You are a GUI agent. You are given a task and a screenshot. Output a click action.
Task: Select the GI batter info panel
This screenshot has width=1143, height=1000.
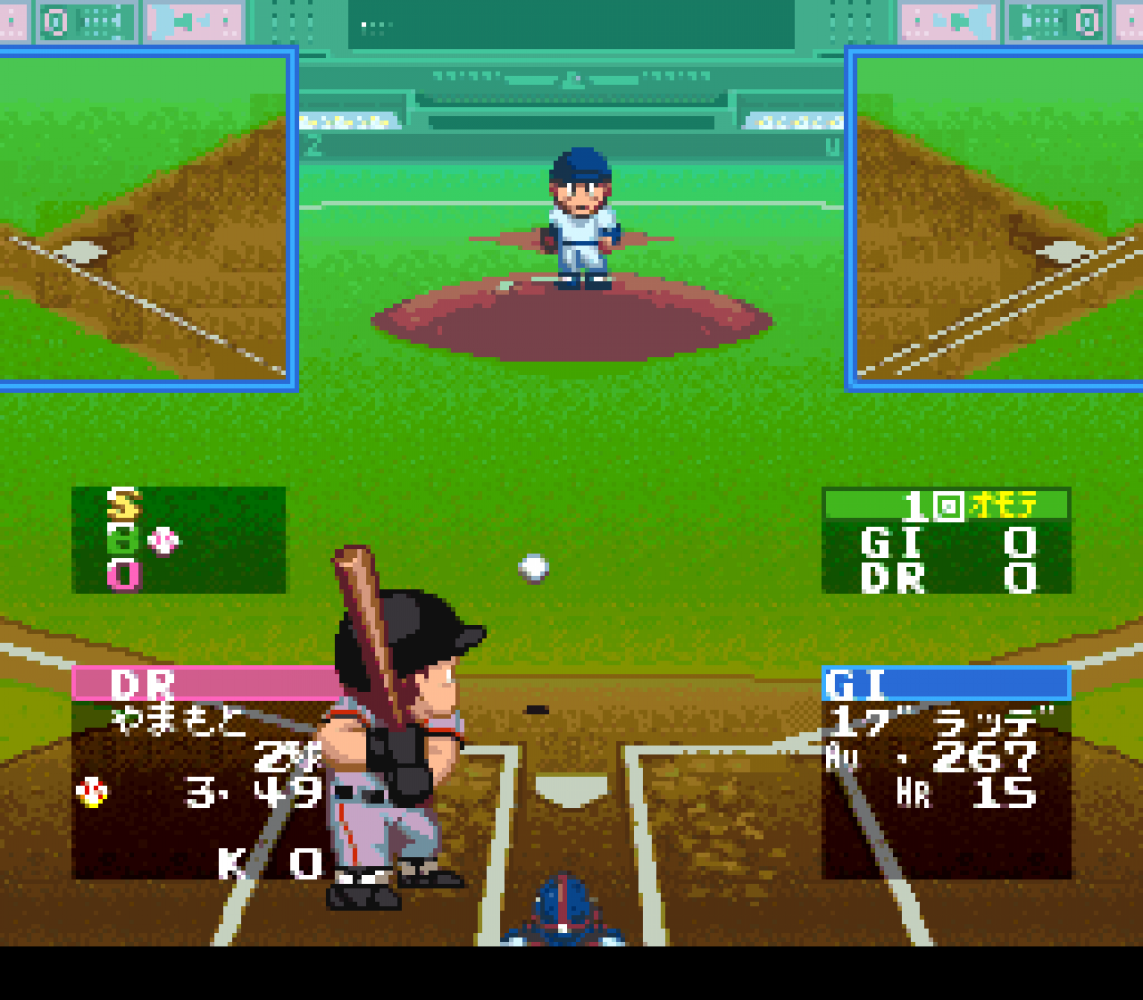[946, 772]
